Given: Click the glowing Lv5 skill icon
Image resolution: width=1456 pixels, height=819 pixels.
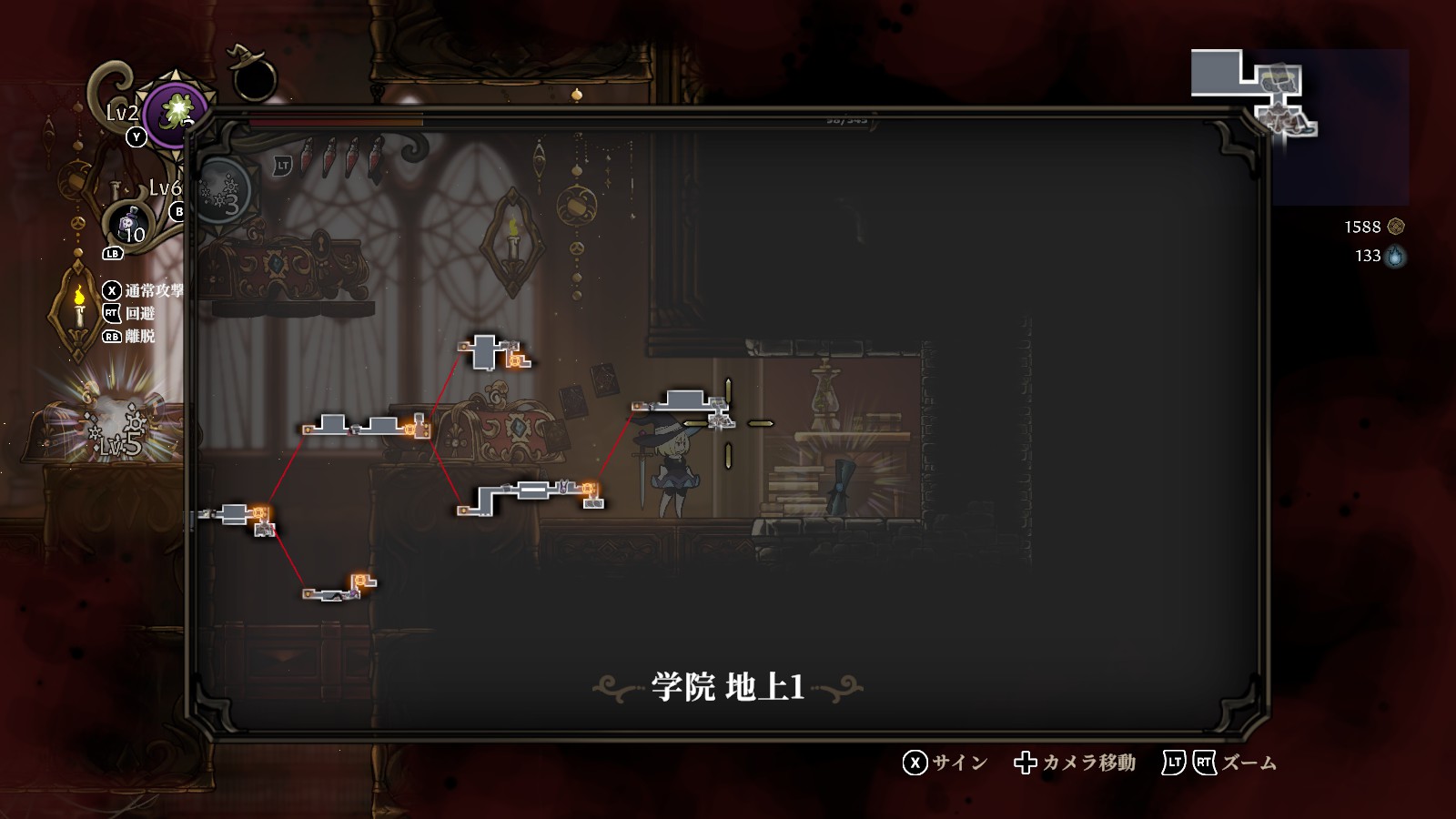Looking at the screenshot, I should pos(116,430).
